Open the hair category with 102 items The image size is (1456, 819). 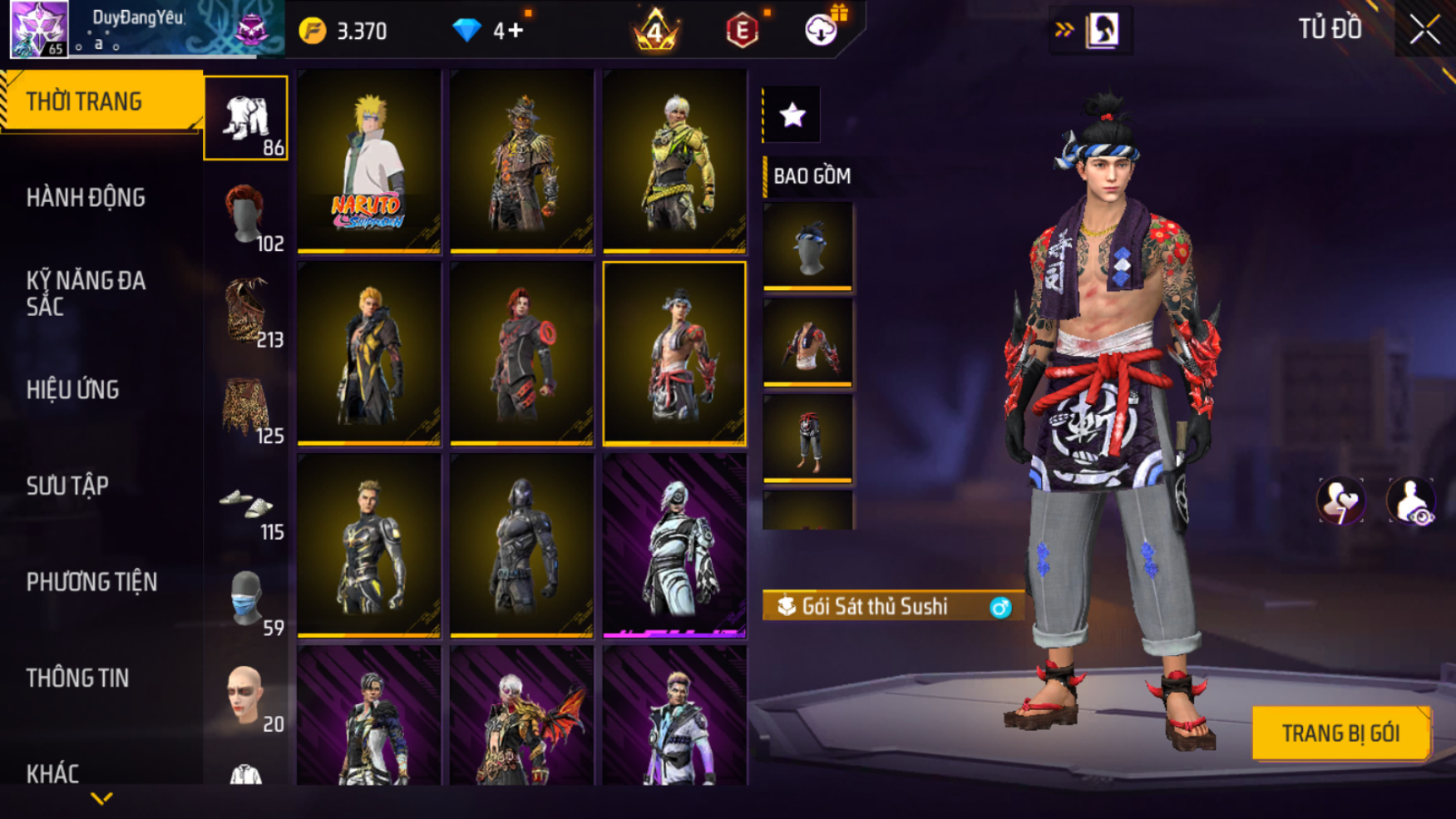point(247,216)
